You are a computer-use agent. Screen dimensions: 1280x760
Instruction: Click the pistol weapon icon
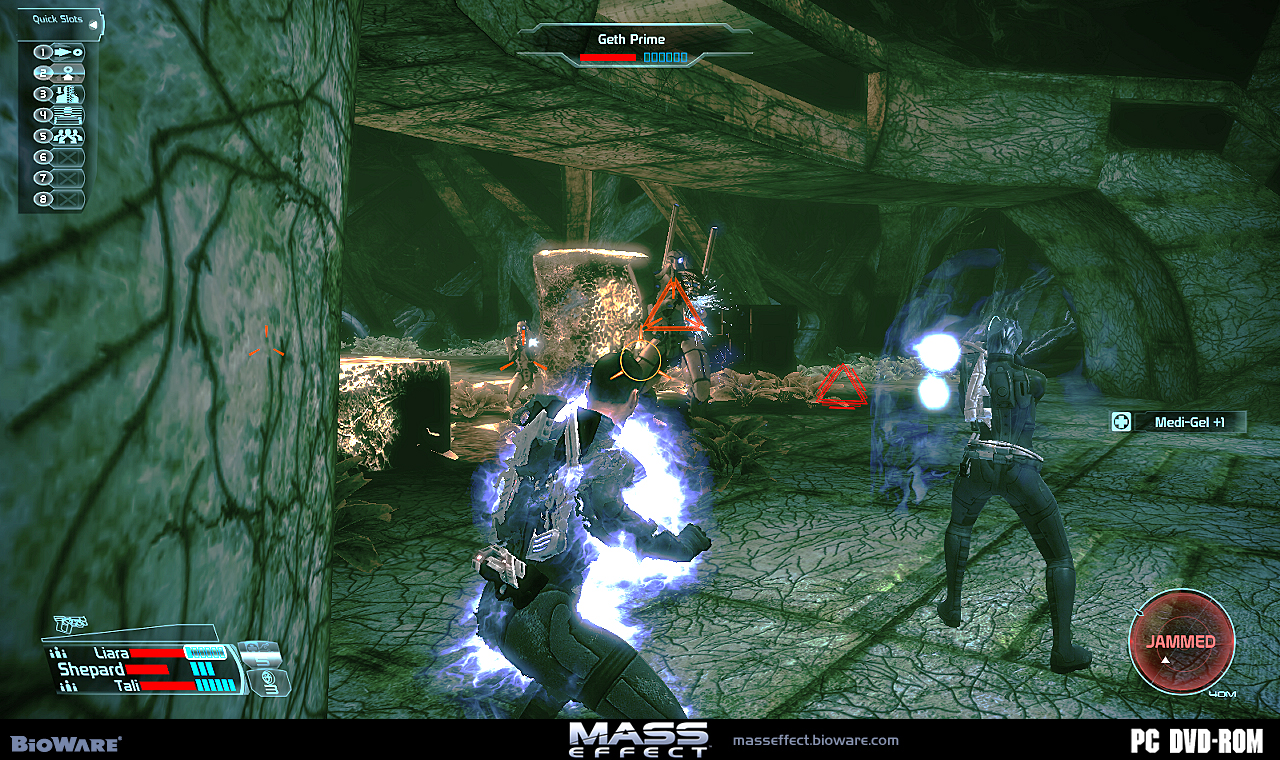71,625
